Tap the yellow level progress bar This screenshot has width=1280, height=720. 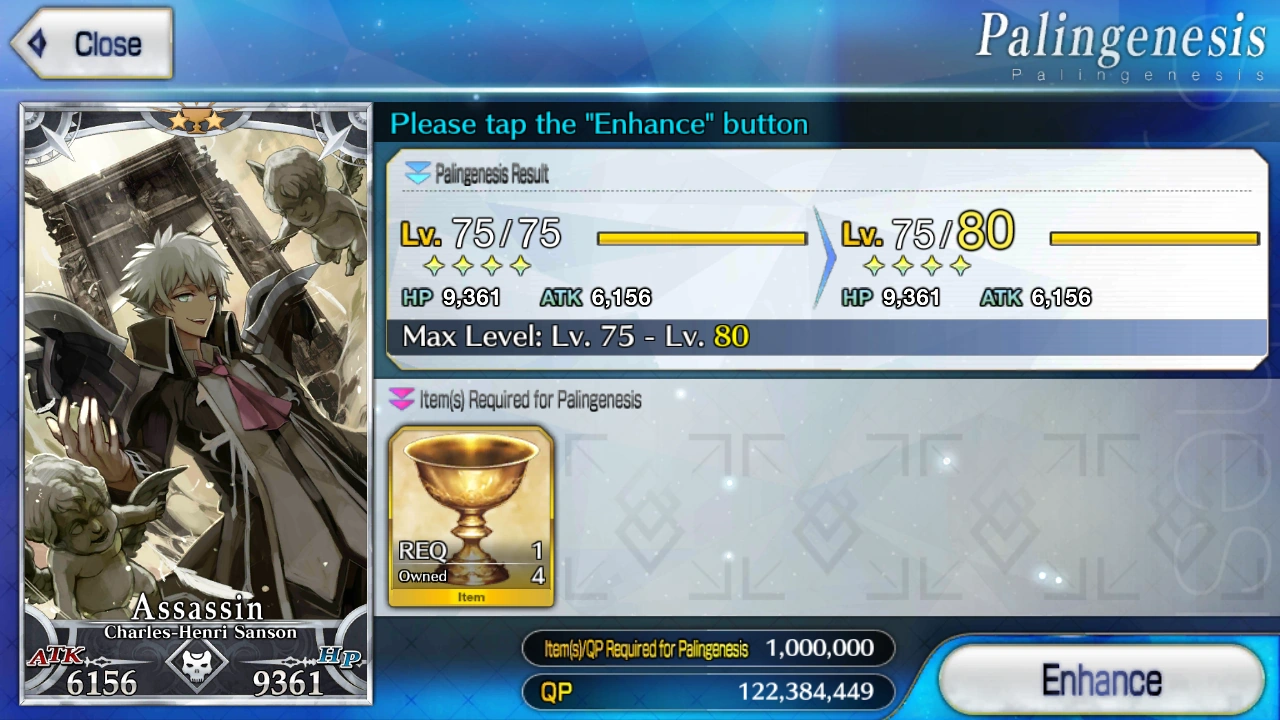point(700,238)
